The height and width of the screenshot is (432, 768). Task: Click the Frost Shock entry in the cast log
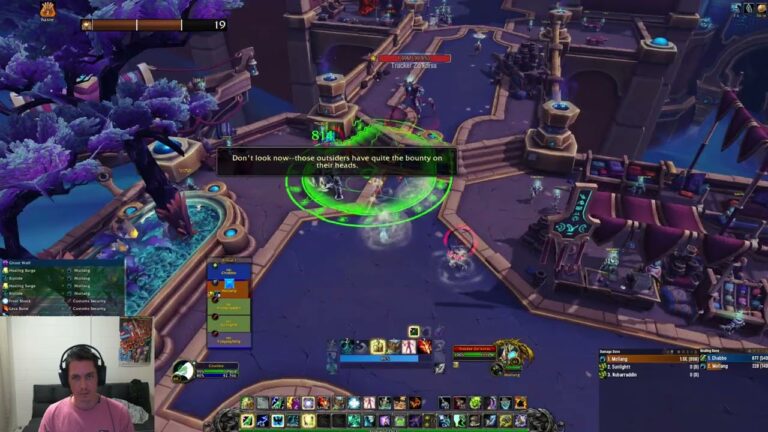coord(20,299)
